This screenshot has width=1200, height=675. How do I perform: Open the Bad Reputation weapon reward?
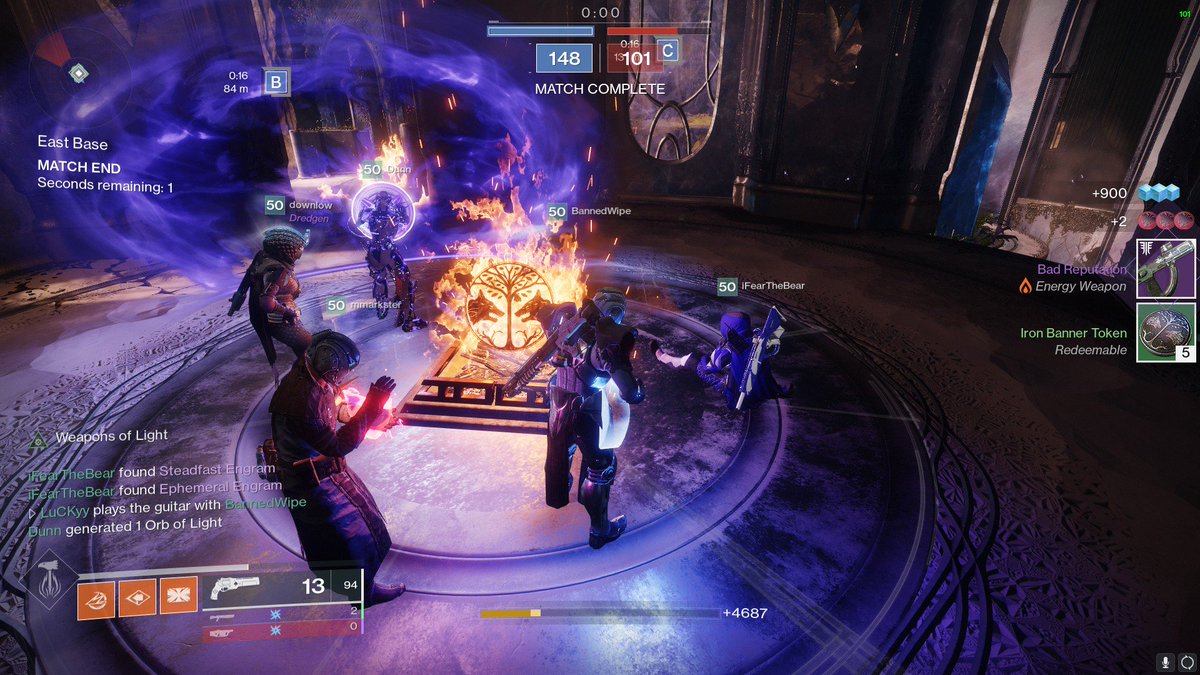[x=1166, y=268]
